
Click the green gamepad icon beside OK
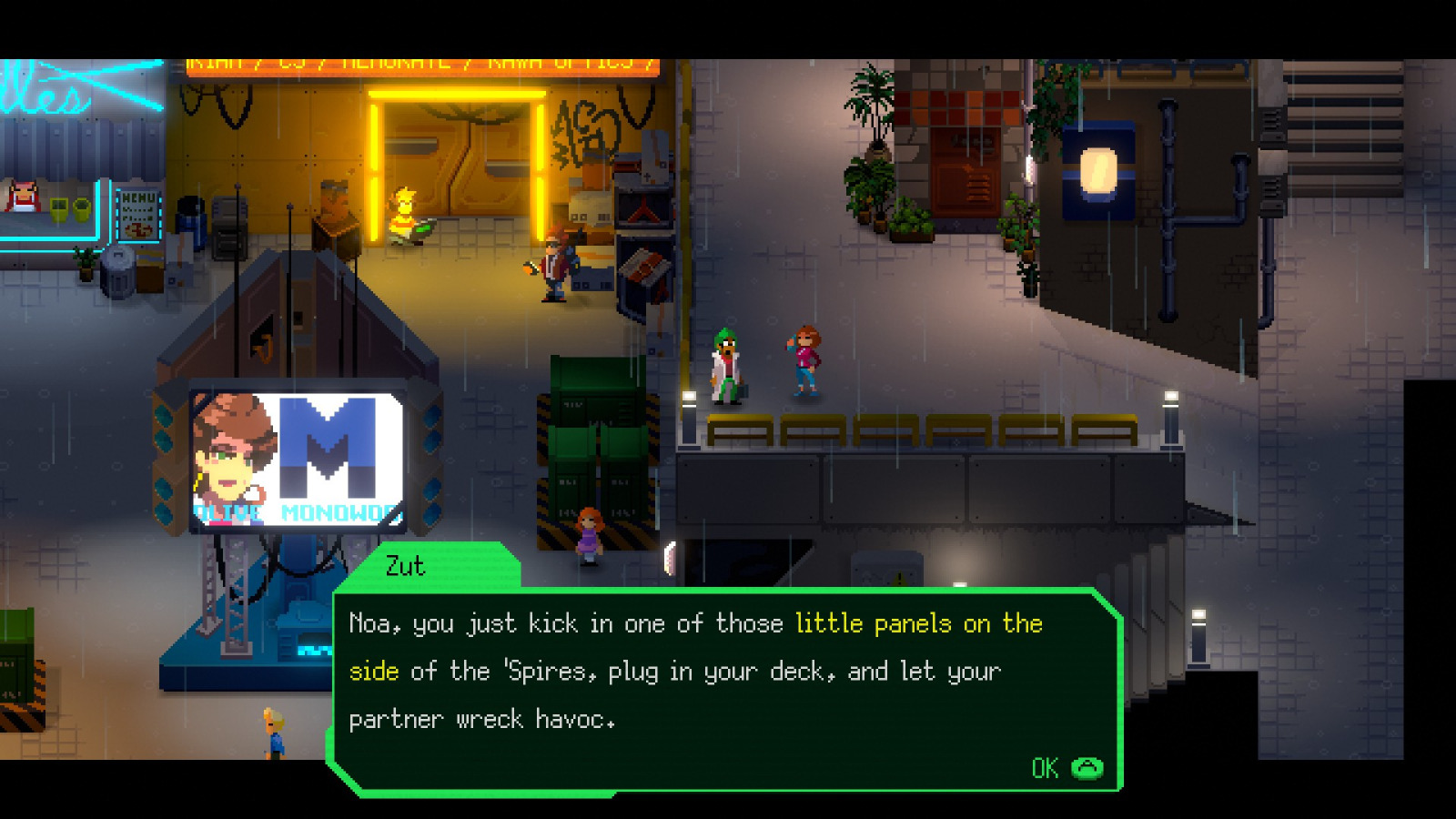[x=1089, y=767]
